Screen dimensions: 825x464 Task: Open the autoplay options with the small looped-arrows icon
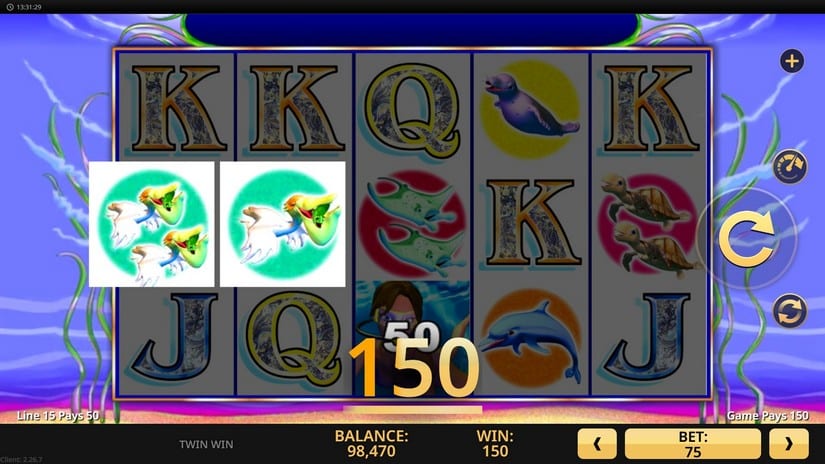[x=790, y=311]
